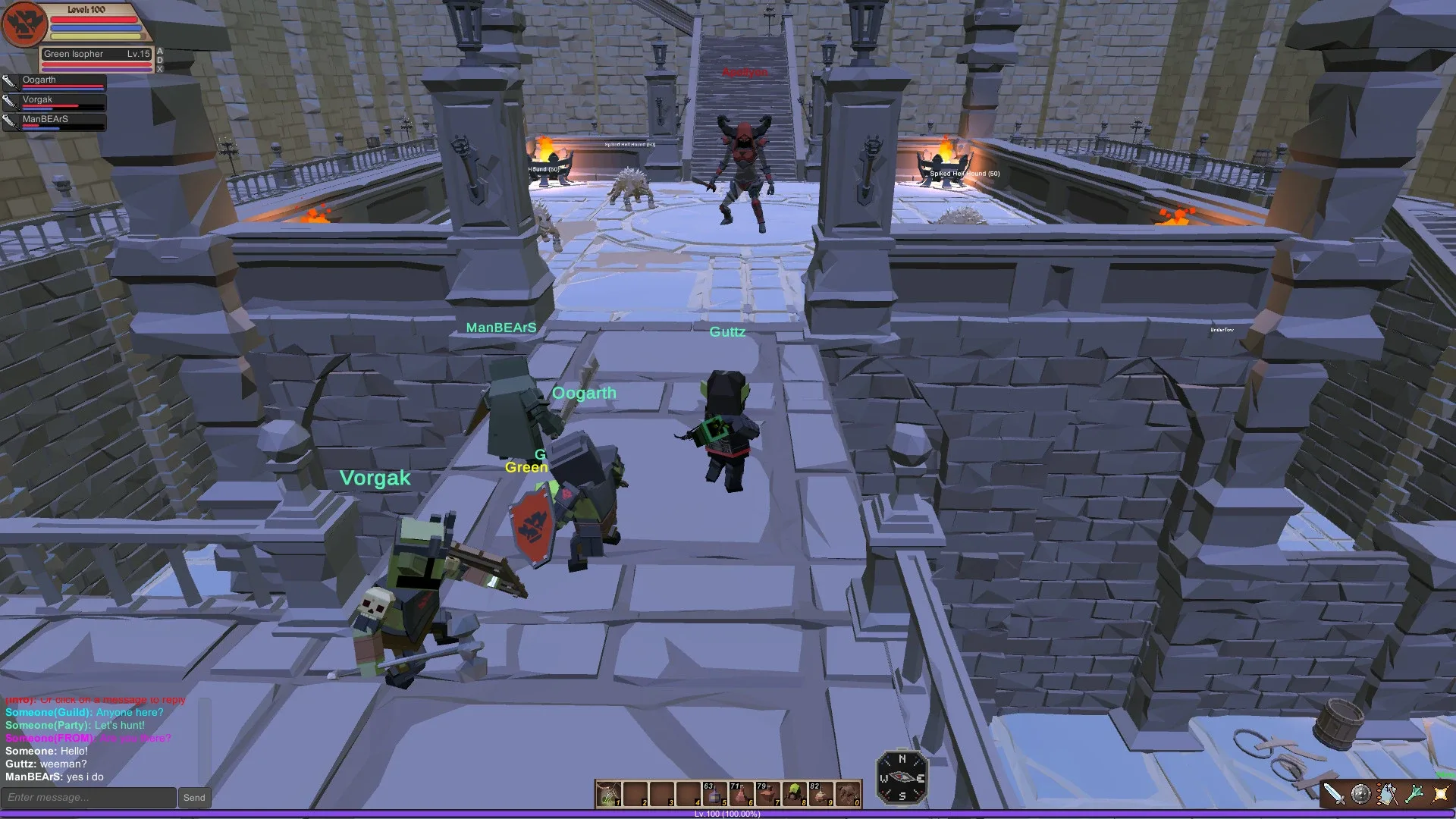Click the X on the Green Isopher target frame

click(159, 69)
